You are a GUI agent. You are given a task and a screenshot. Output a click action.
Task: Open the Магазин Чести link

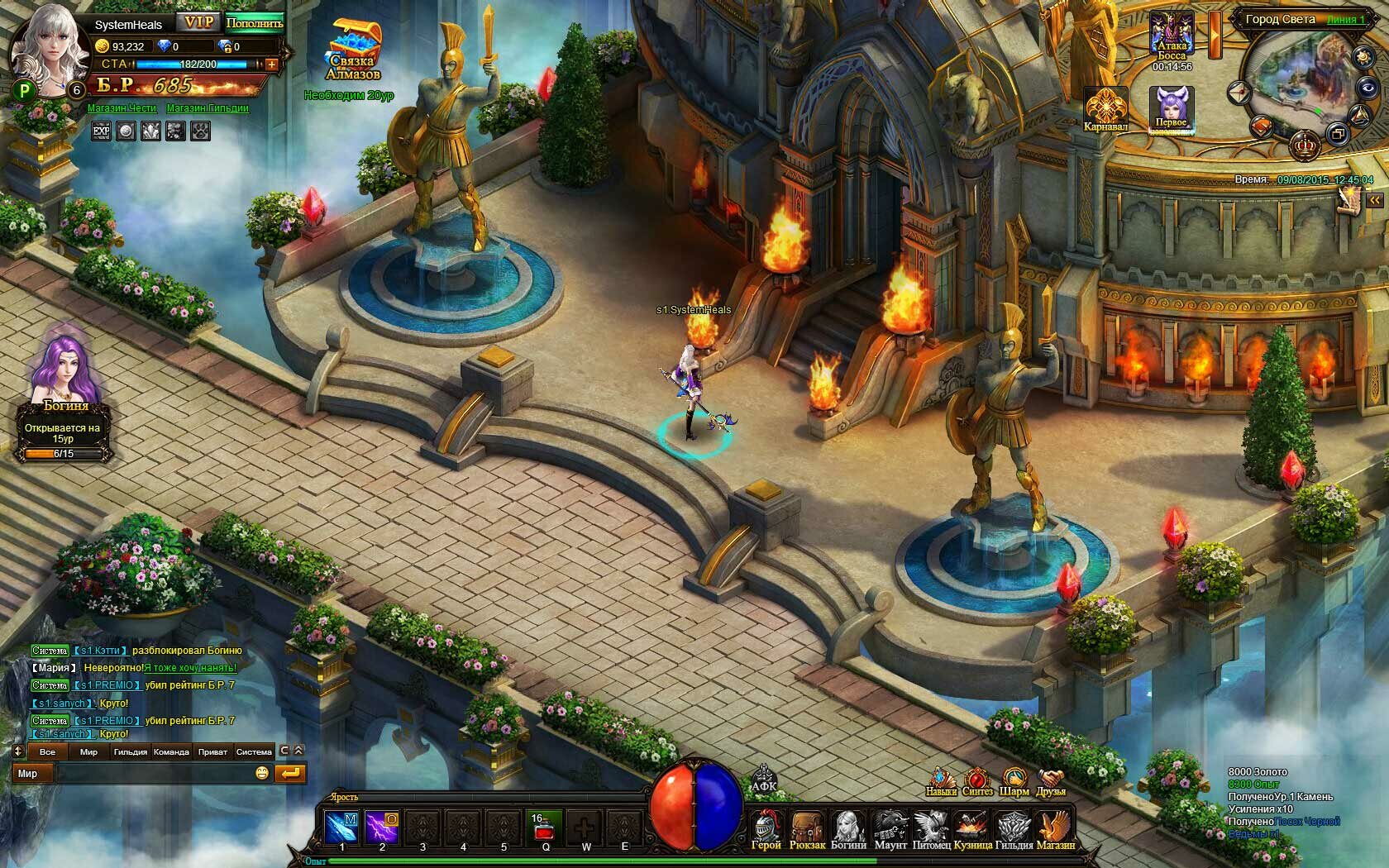click(122, 108)
